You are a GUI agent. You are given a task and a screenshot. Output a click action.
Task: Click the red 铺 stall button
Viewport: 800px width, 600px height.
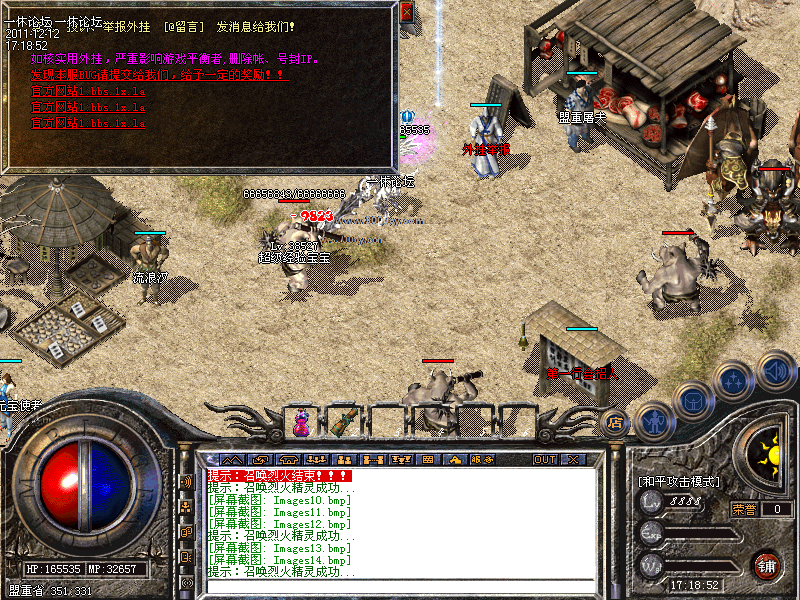tap(768, 565)
